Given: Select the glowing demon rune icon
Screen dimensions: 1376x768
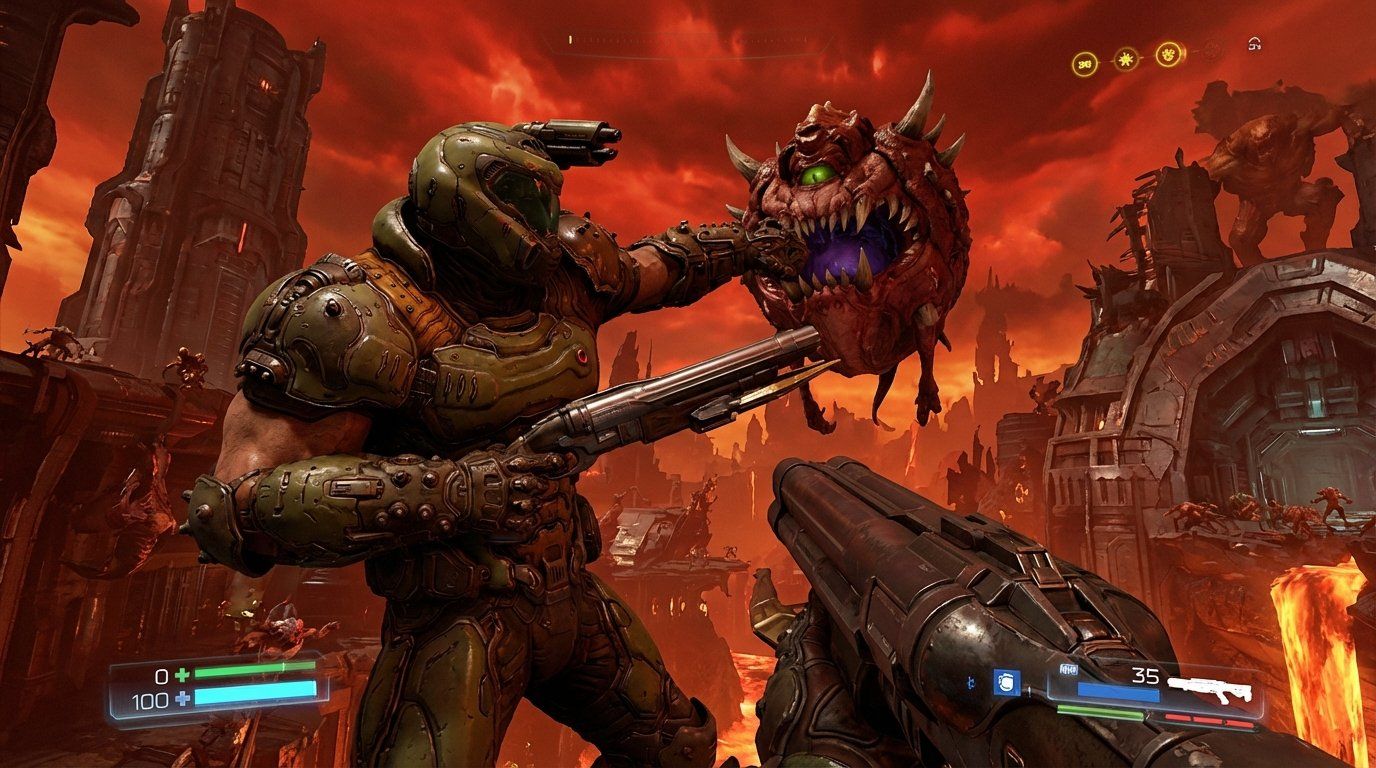Looking at the screenshot, I should (1167, 53).
